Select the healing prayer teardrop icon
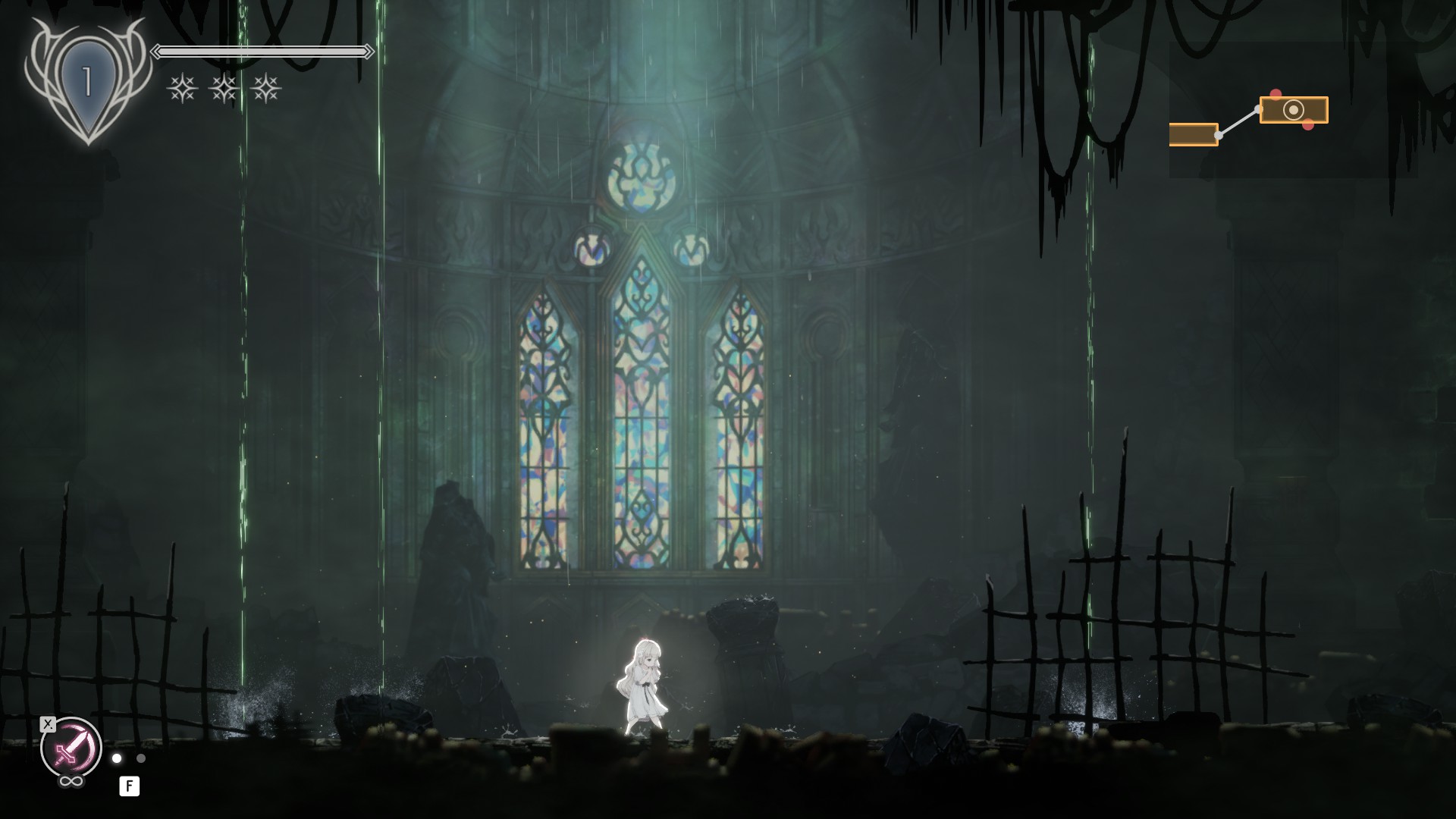The height and width of the screenshot is (819, 1456). 87,81
